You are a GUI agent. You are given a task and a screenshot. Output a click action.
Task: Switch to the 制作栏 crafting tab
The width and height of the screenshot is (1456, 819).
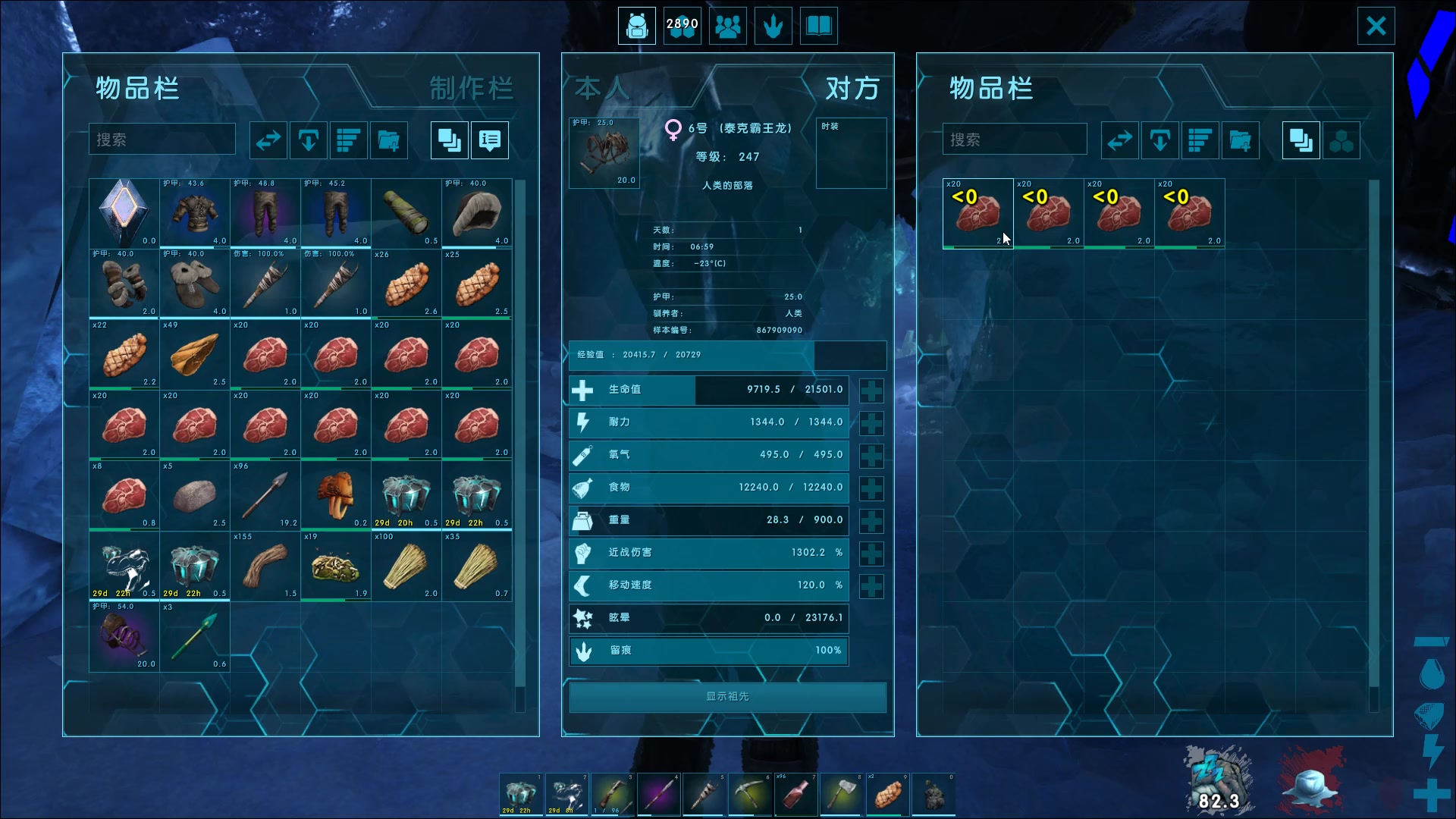coord(471,89)
